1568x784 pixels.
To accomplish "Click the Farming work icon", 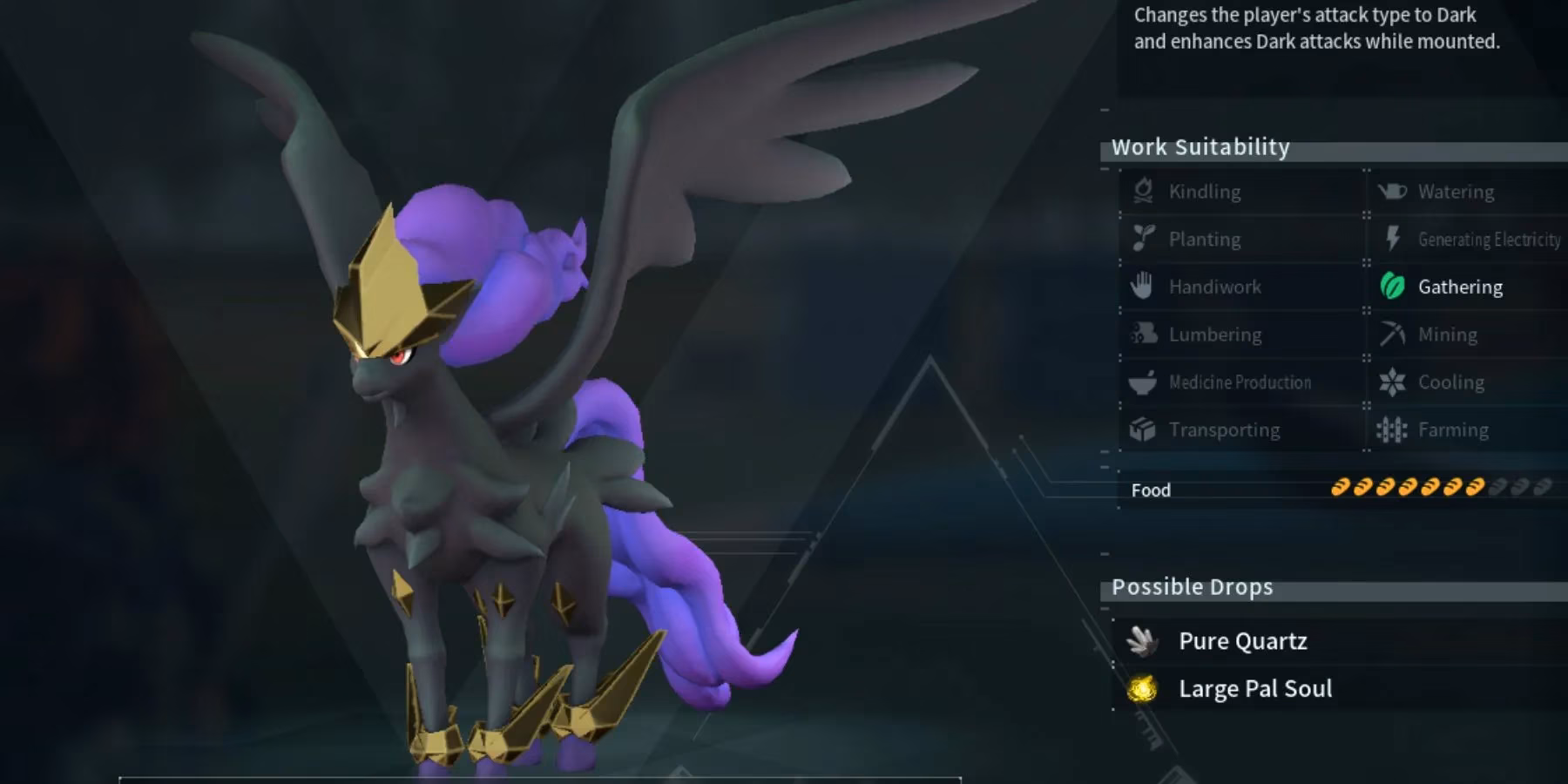I will click(1391, 429).
